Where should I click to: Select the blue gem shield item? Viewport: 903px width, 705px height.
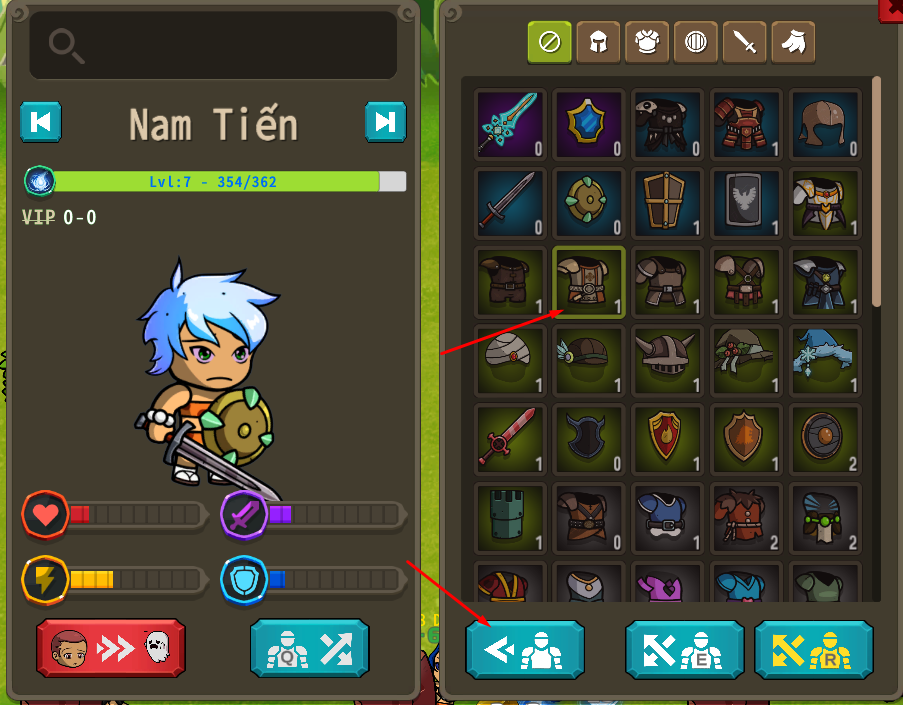[x=589, y=125]
